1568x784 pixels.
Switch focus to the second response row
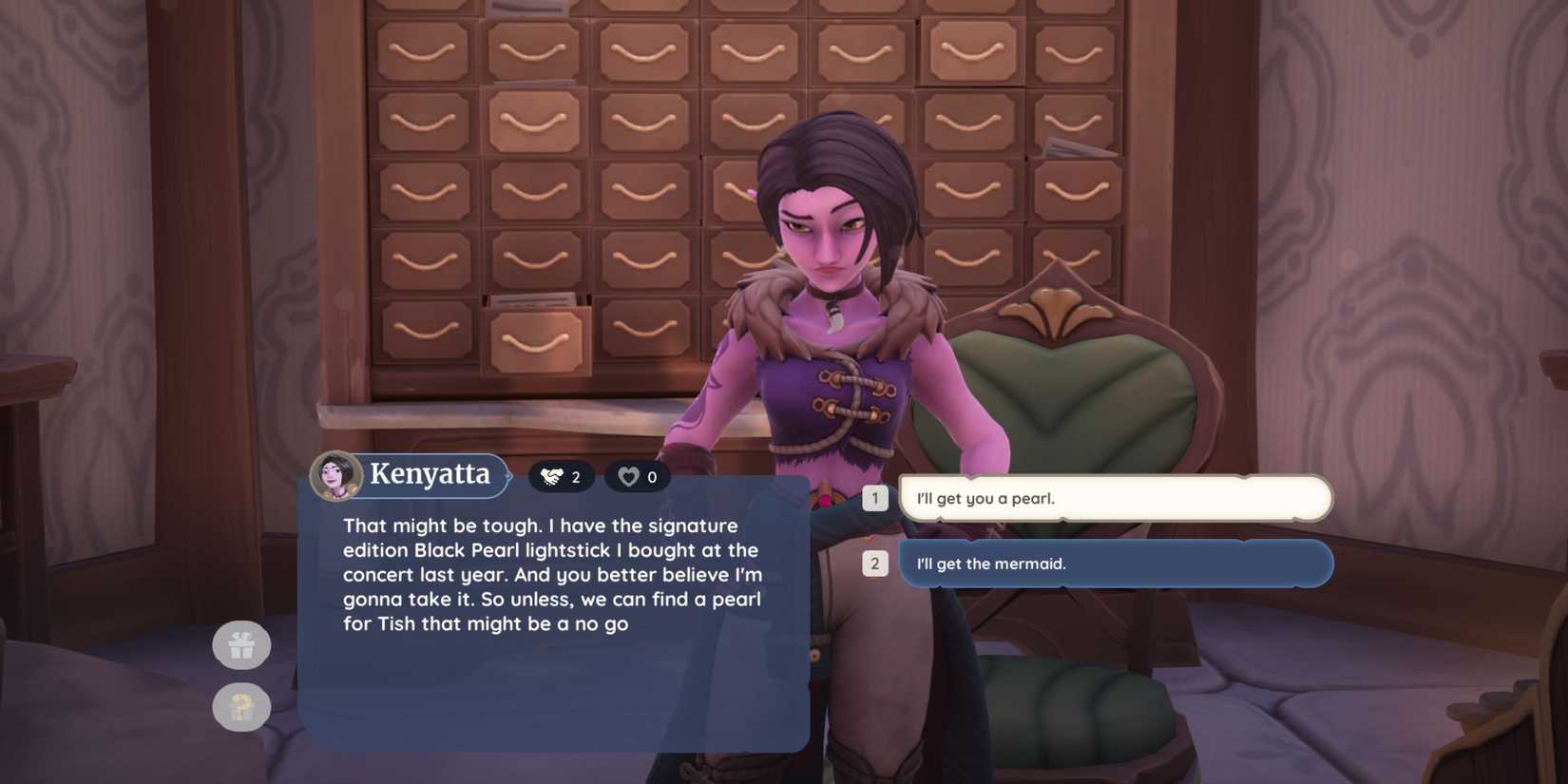point(1114,563)
